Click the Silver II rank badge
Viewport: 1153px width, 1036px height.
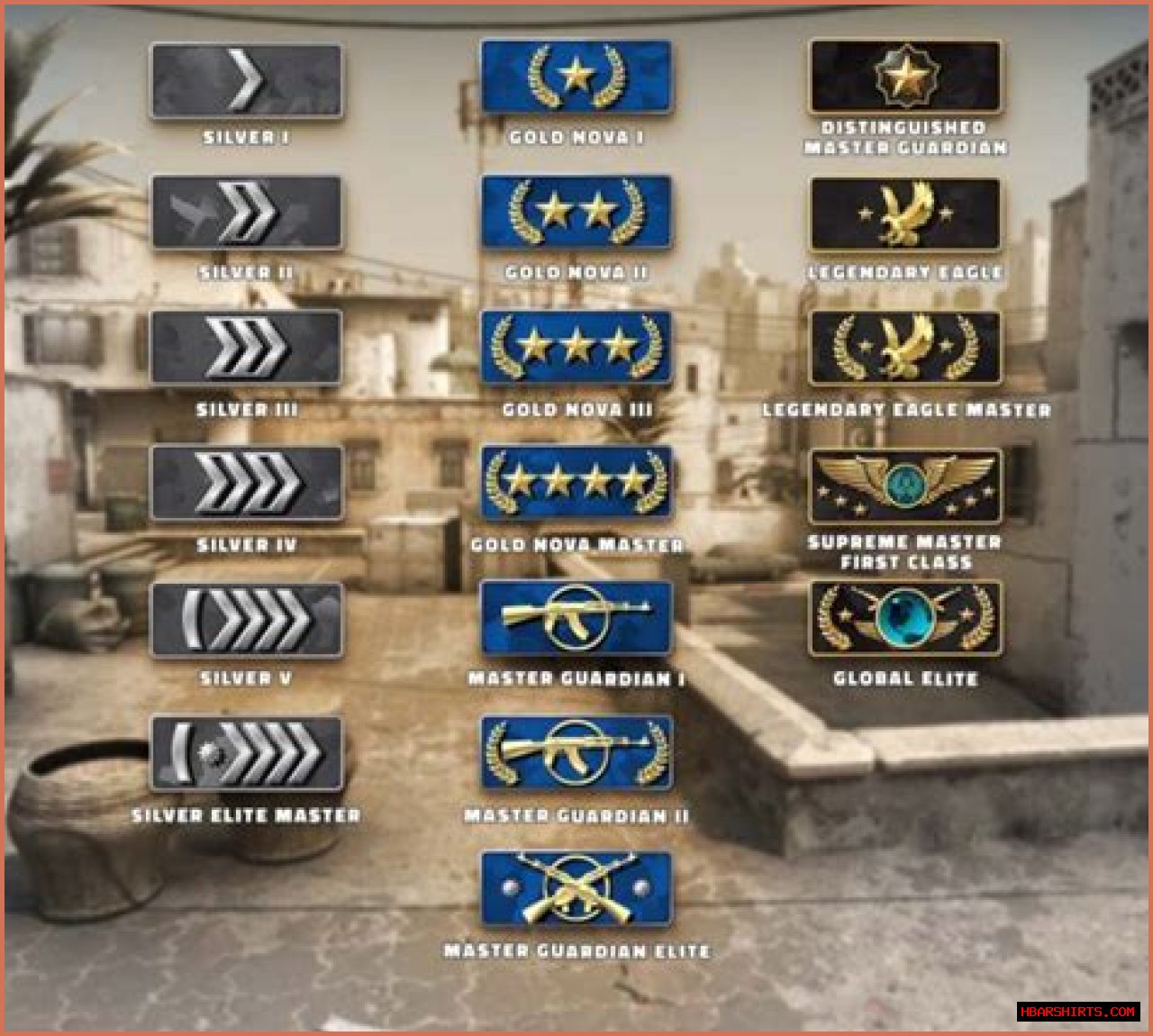[246, 214]
